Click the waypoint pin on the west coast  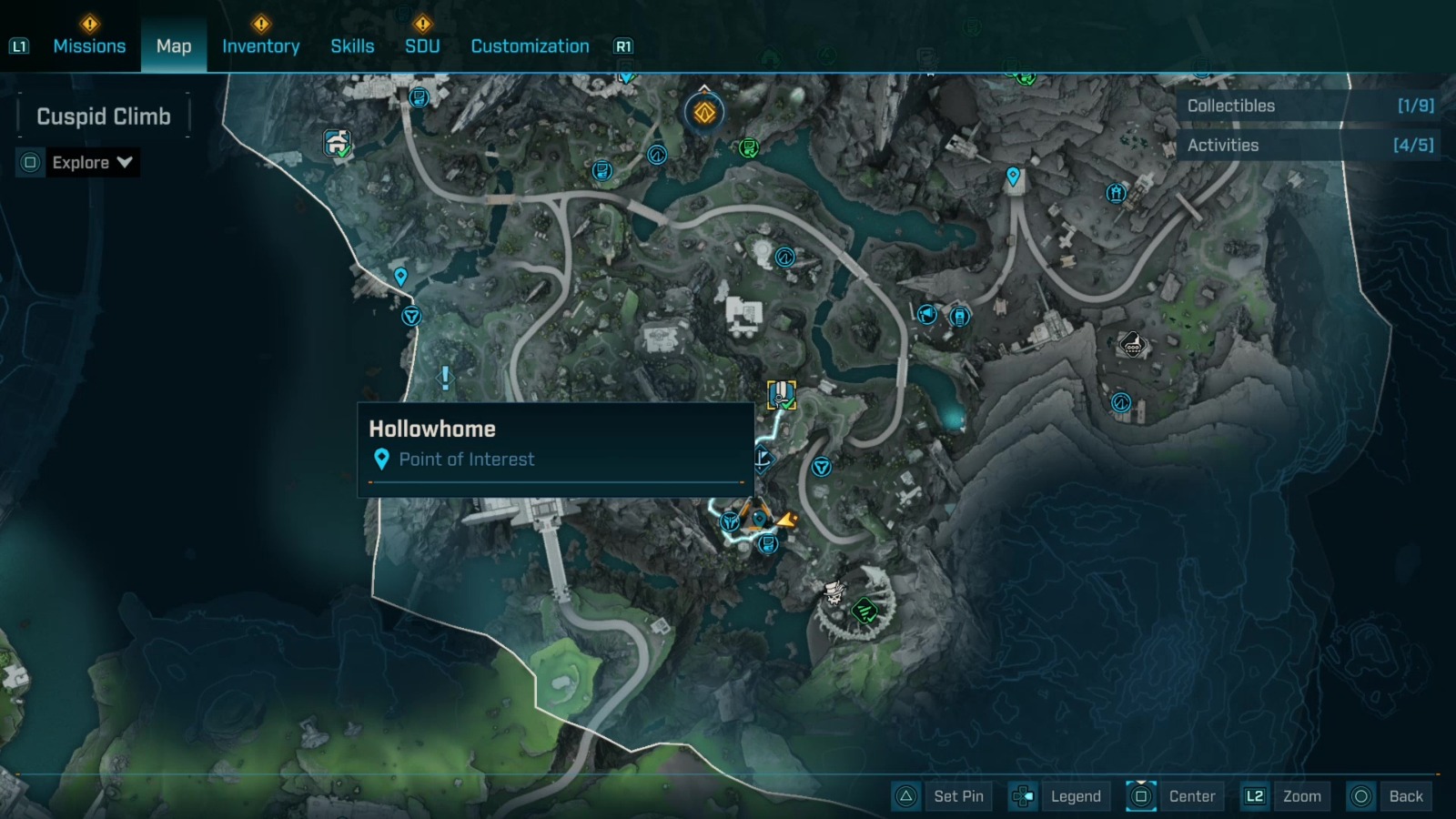(x=400, y=275)
